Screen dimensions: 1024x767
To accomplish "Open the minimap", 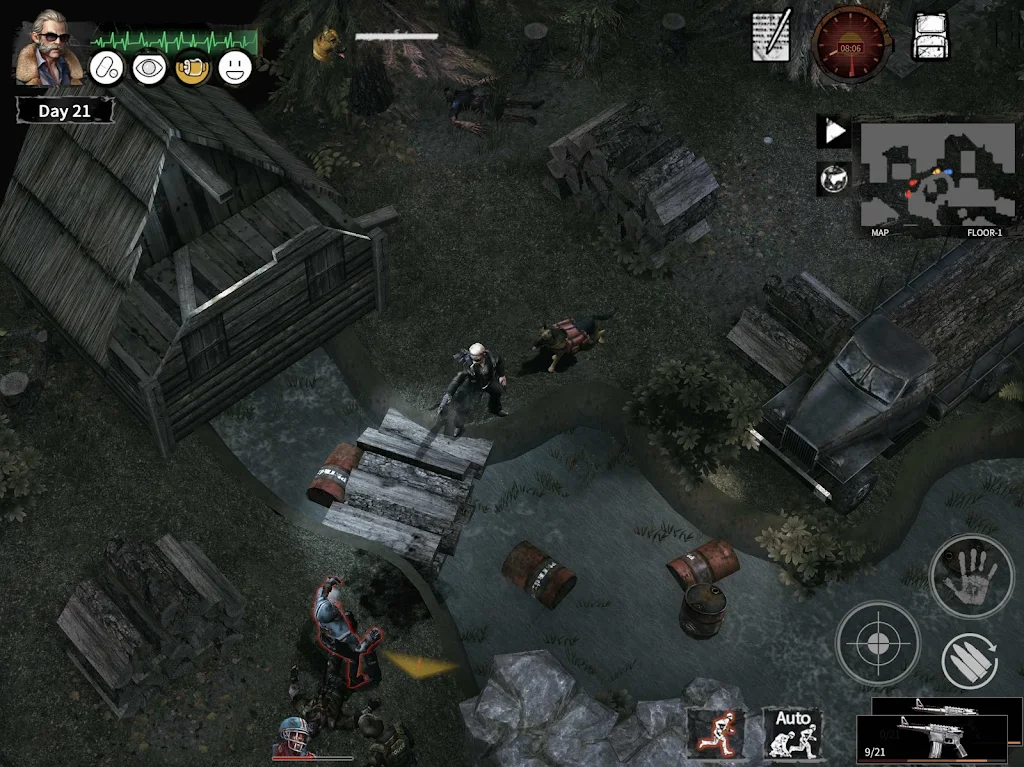I will tap(936, 176).
